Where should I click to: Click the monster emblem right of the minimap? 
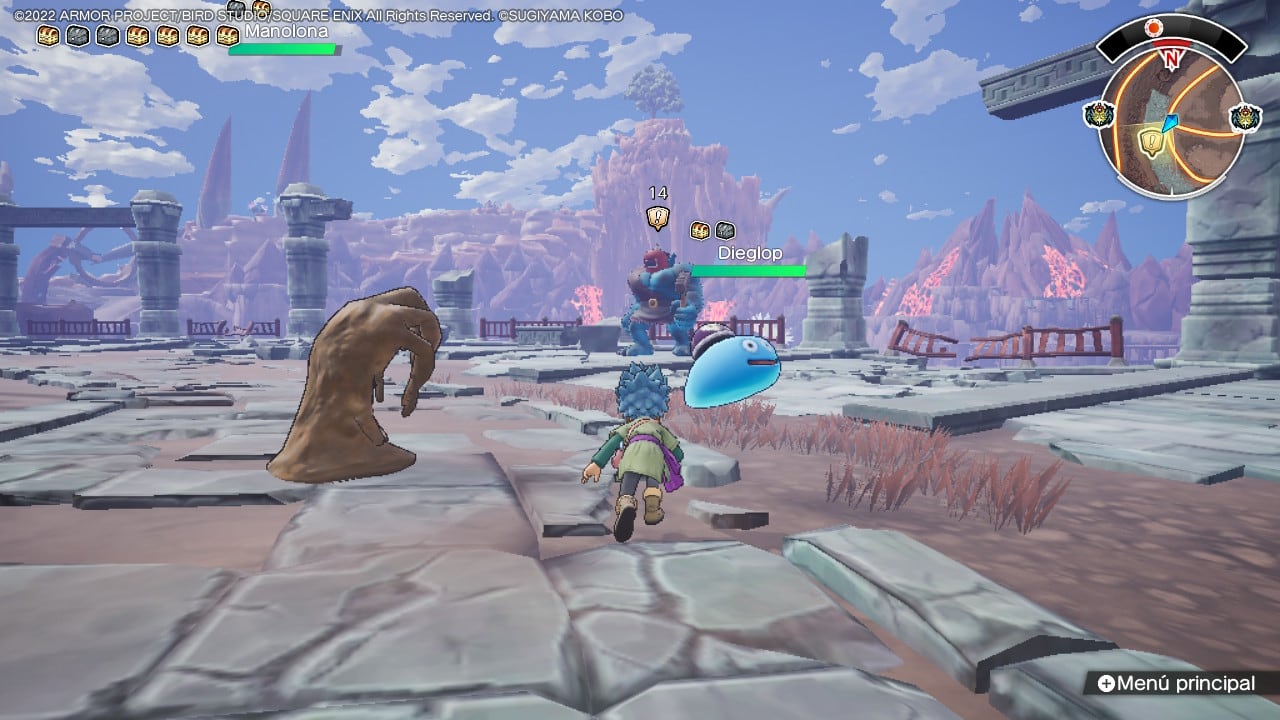1244,118
